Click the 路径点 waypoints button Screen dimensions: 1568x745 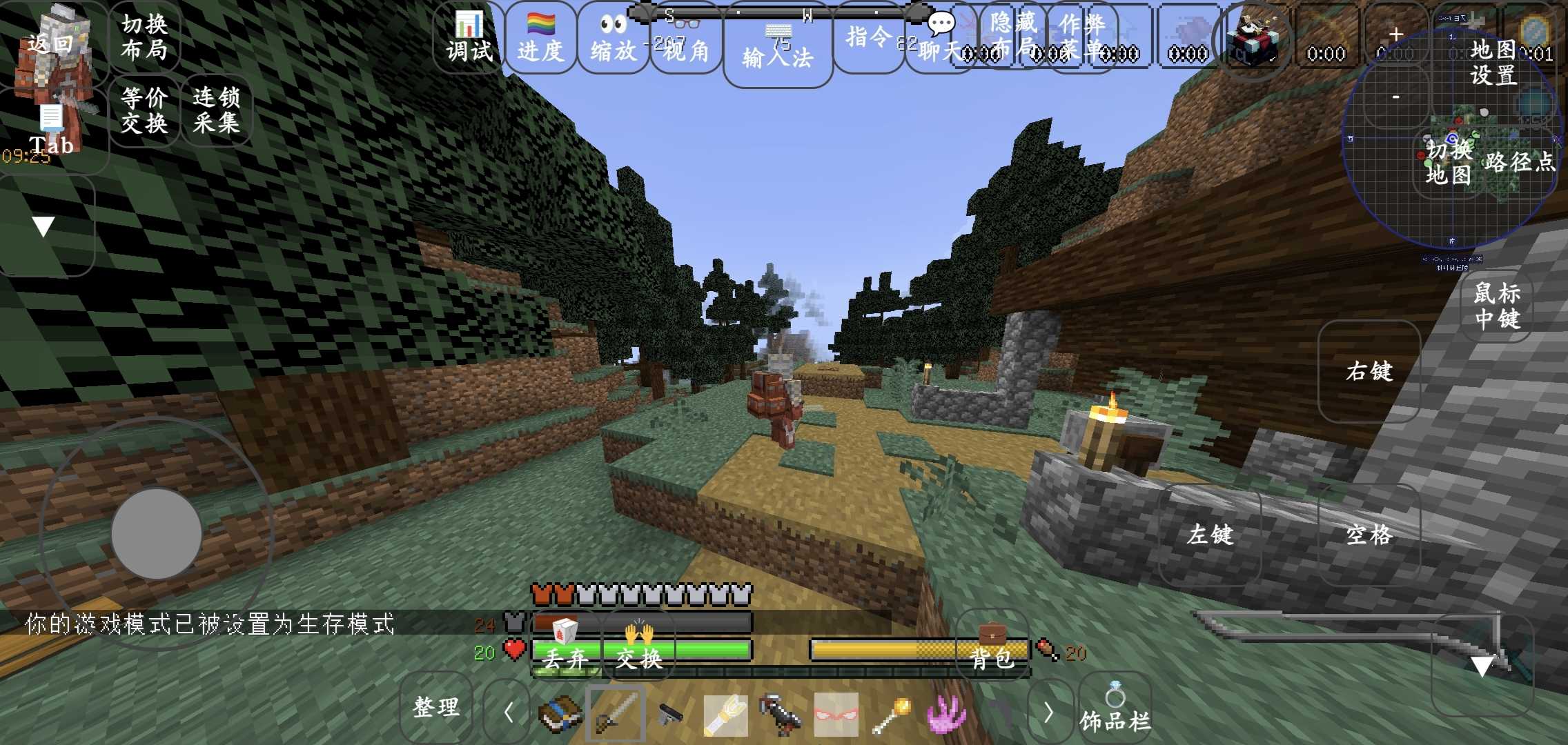point(1520,162)
